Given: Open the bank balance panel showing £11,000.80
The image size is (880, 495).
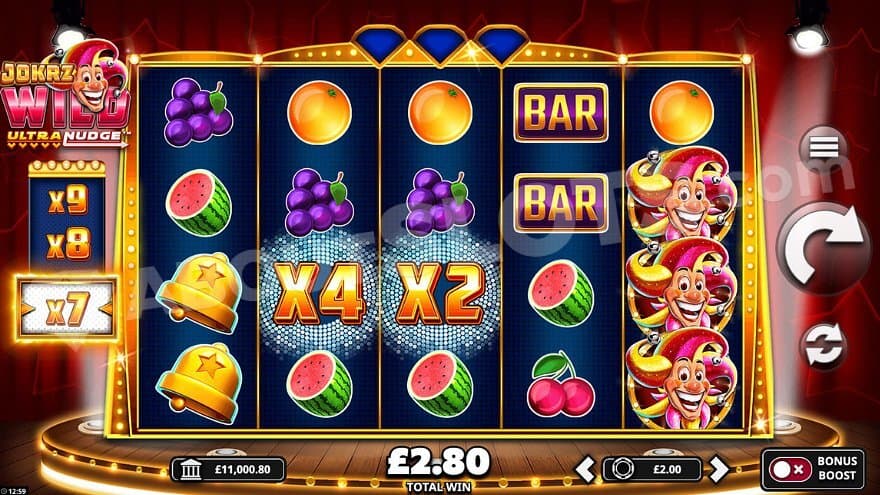Looking at the screenshot, I should coord(229,469).
